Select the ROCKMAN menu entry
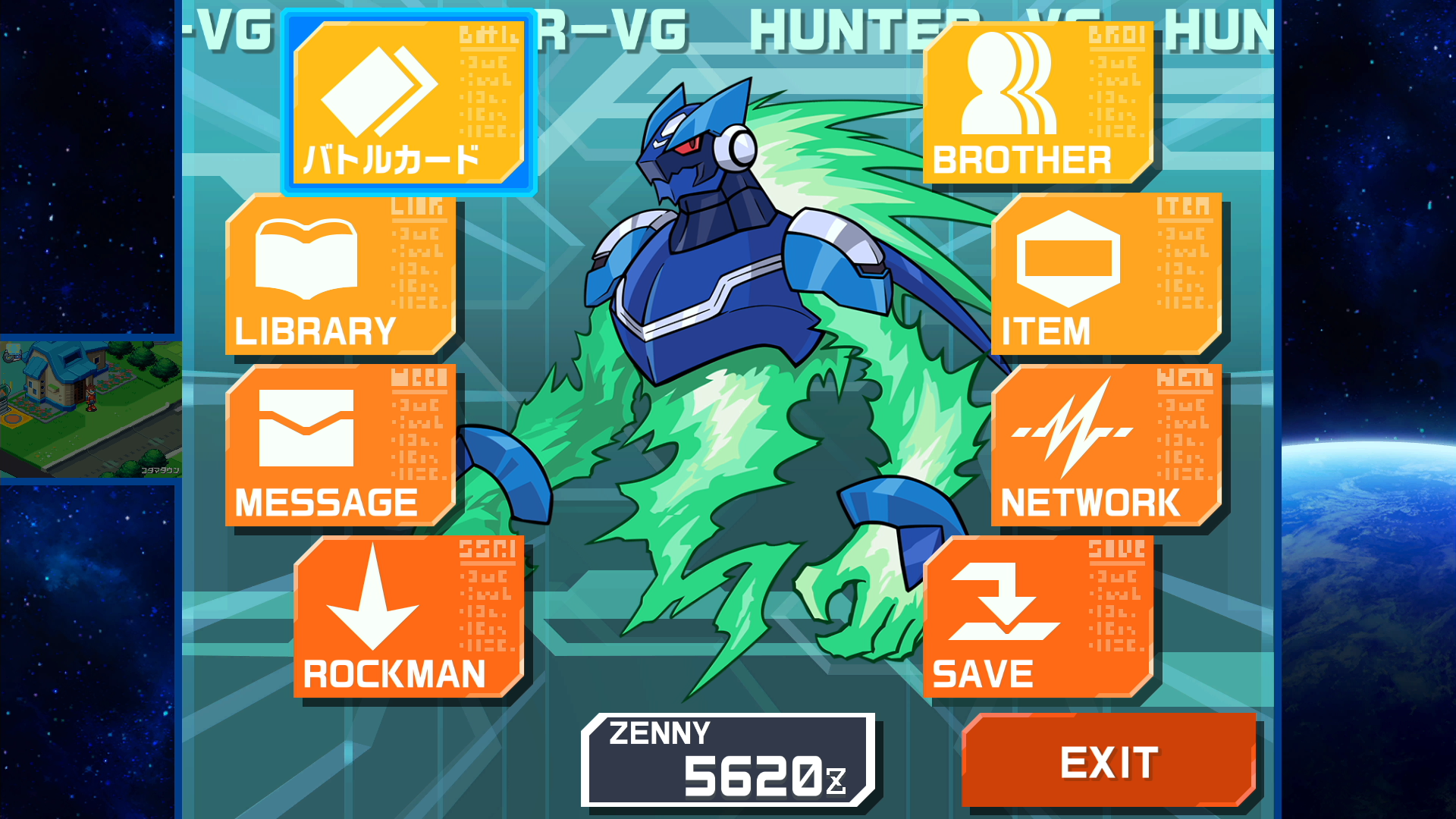 394,671
